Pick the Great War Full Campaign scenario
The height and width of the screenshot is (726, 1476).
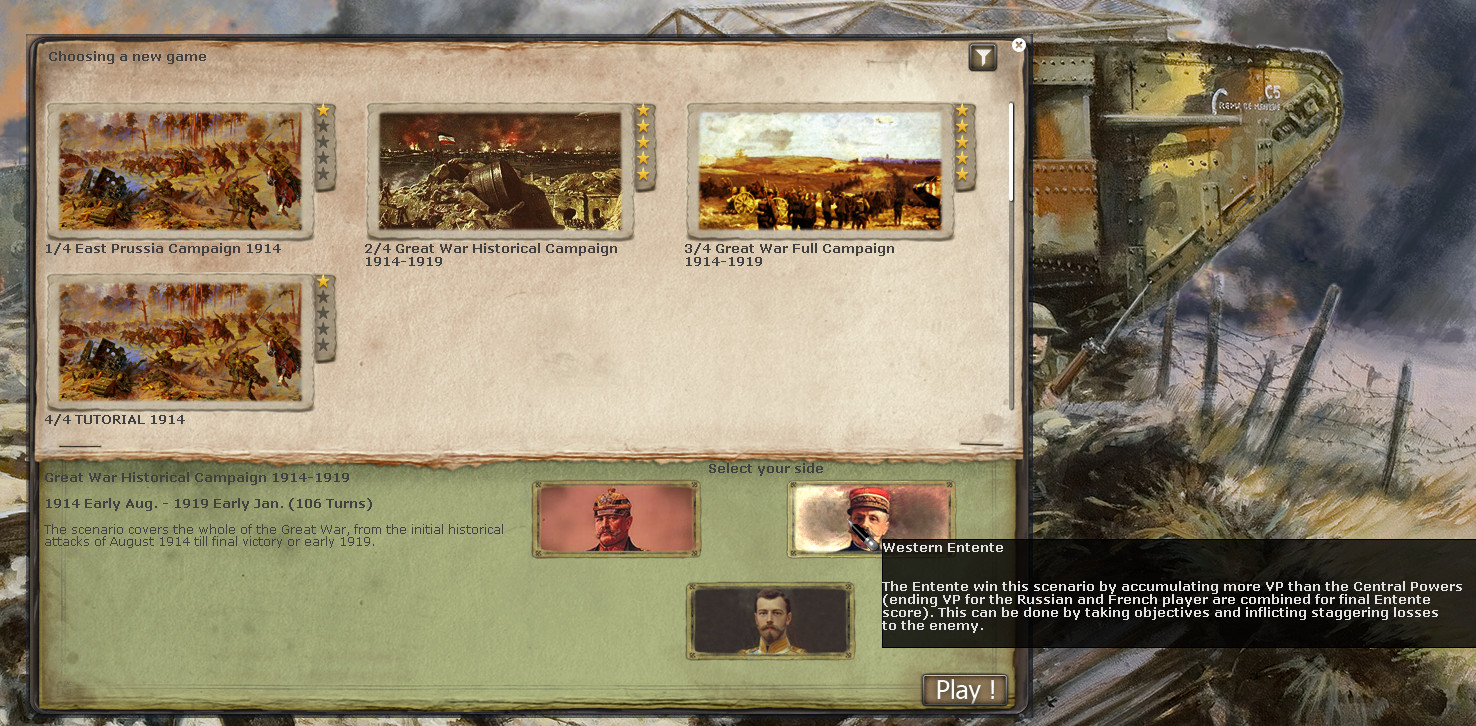(x=820, y=171)
